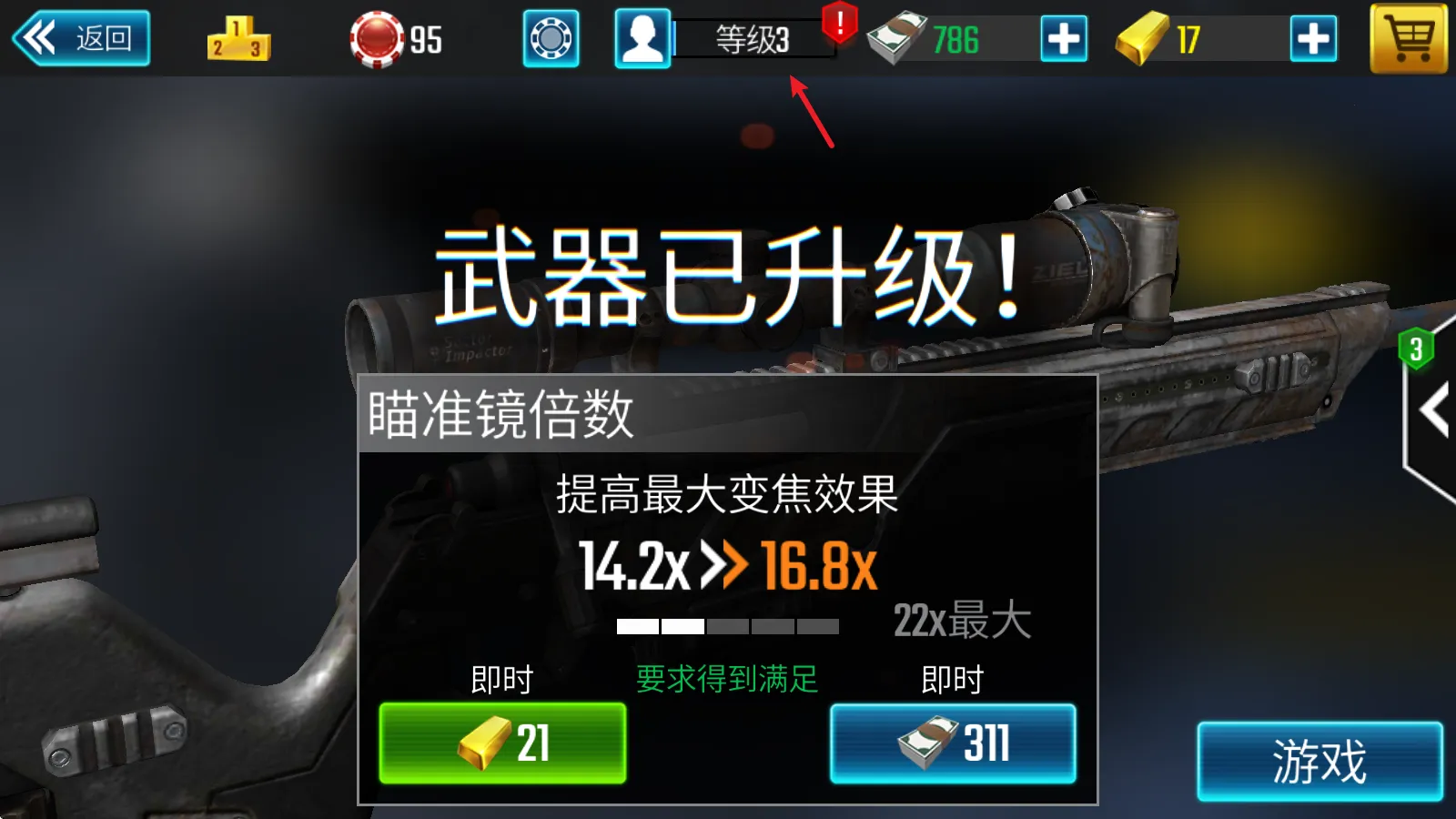
Task: Open the player profile avatar icon
Action: click(x=642, y=40)
